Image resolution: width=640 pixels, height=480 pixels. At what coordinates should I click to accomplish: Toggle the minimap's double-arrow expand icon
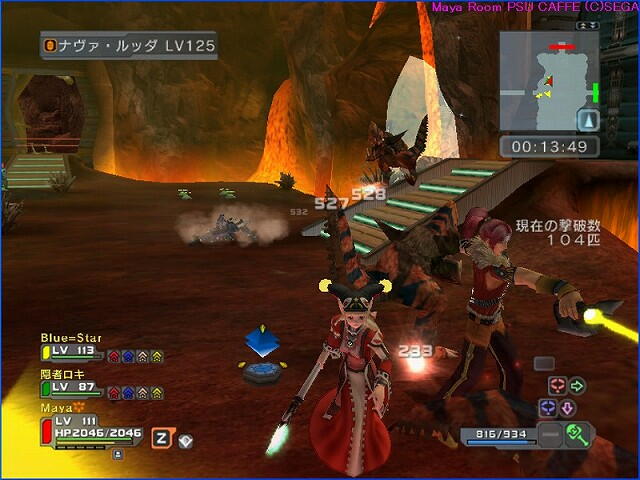(588, 24)
